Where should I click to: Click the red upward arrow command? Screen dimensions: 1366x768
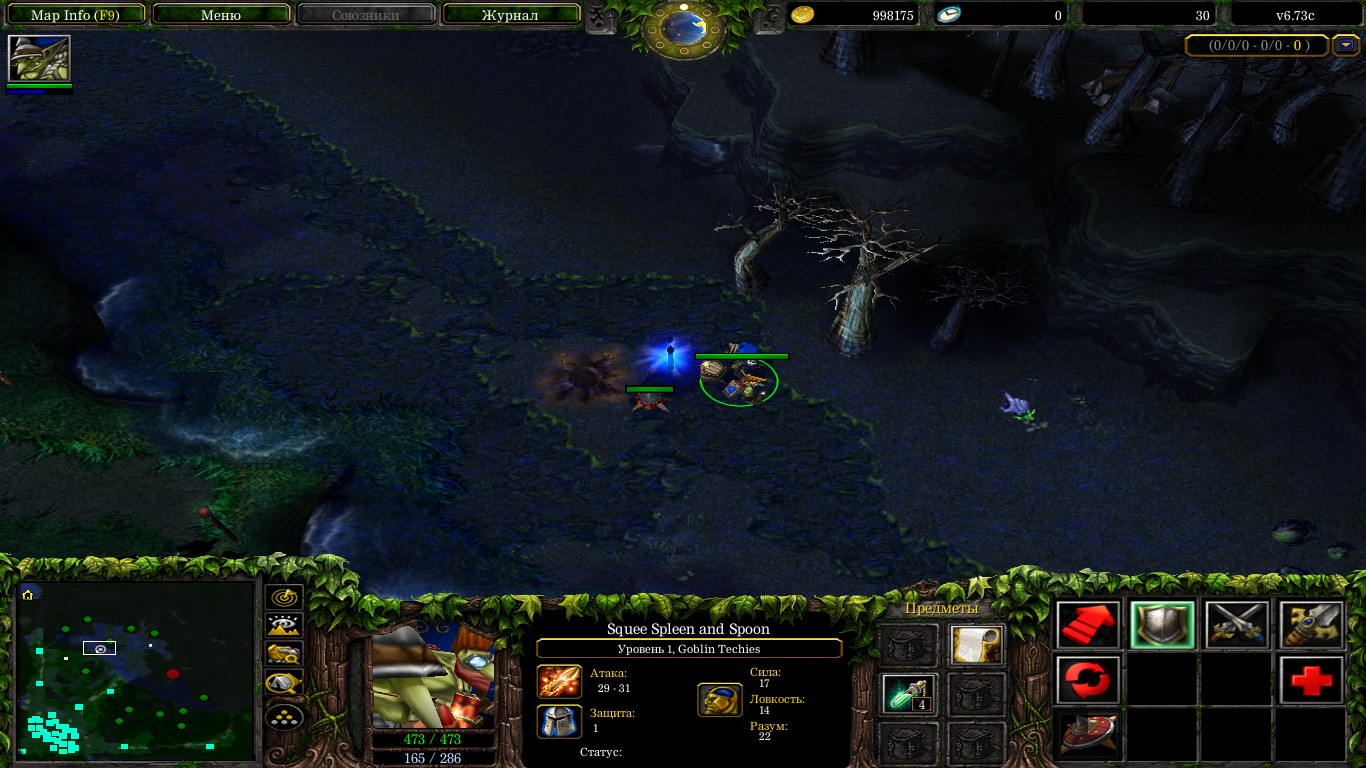pos(1088,626)
